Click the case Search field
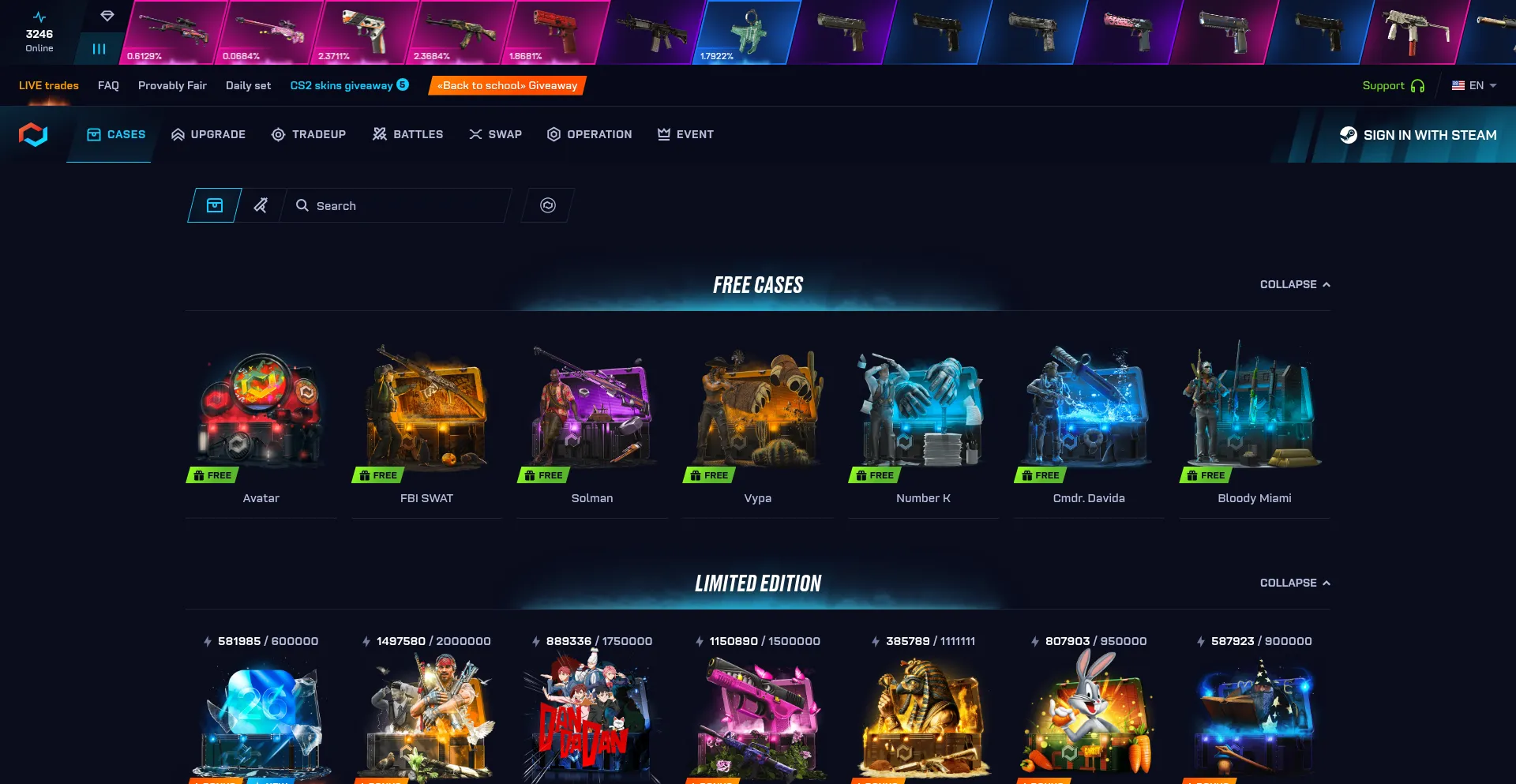 [403, 205]
